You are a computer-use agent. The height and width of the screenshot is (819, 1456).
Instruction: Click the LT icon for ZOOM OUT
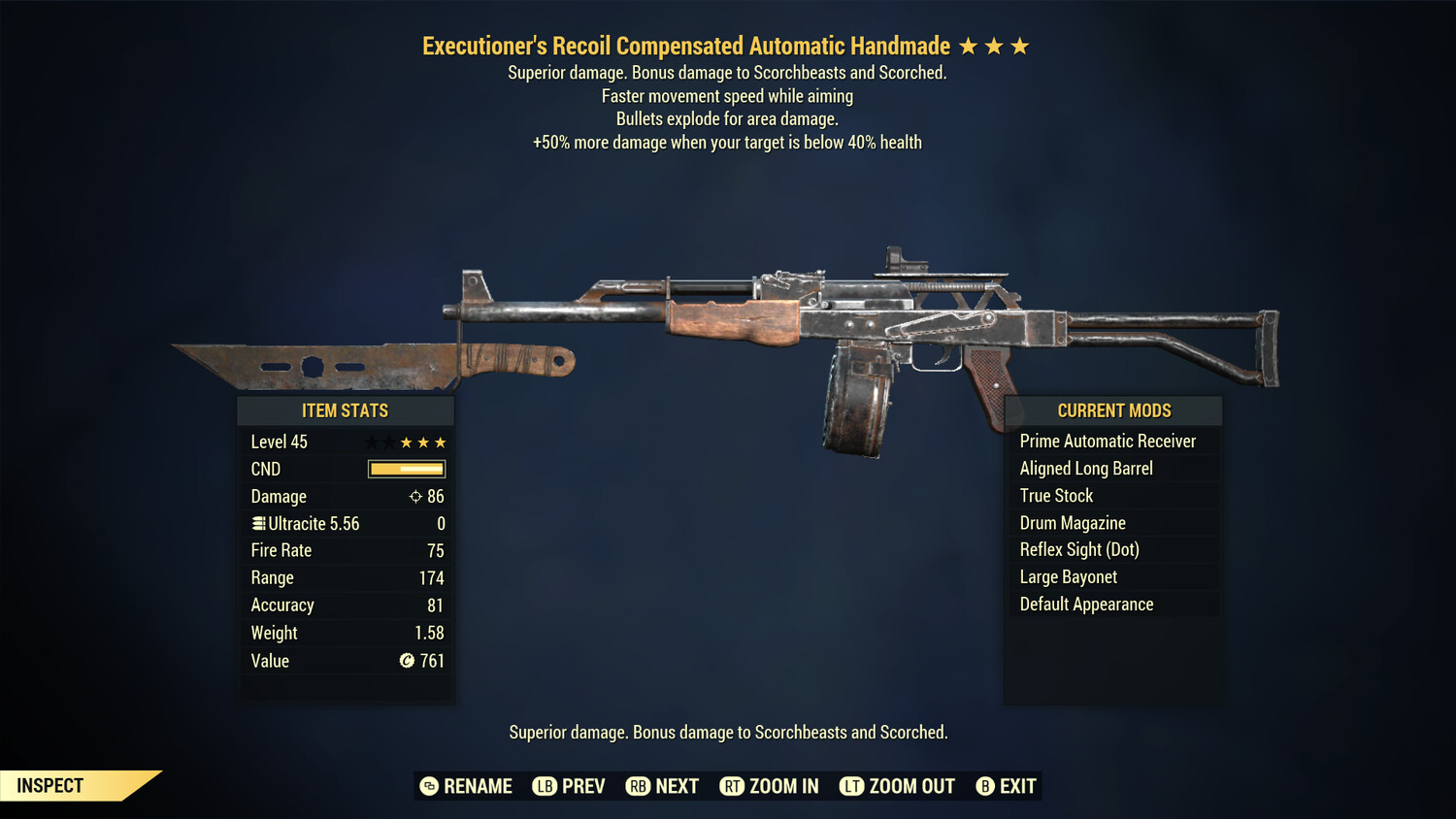tap(851, 786)
